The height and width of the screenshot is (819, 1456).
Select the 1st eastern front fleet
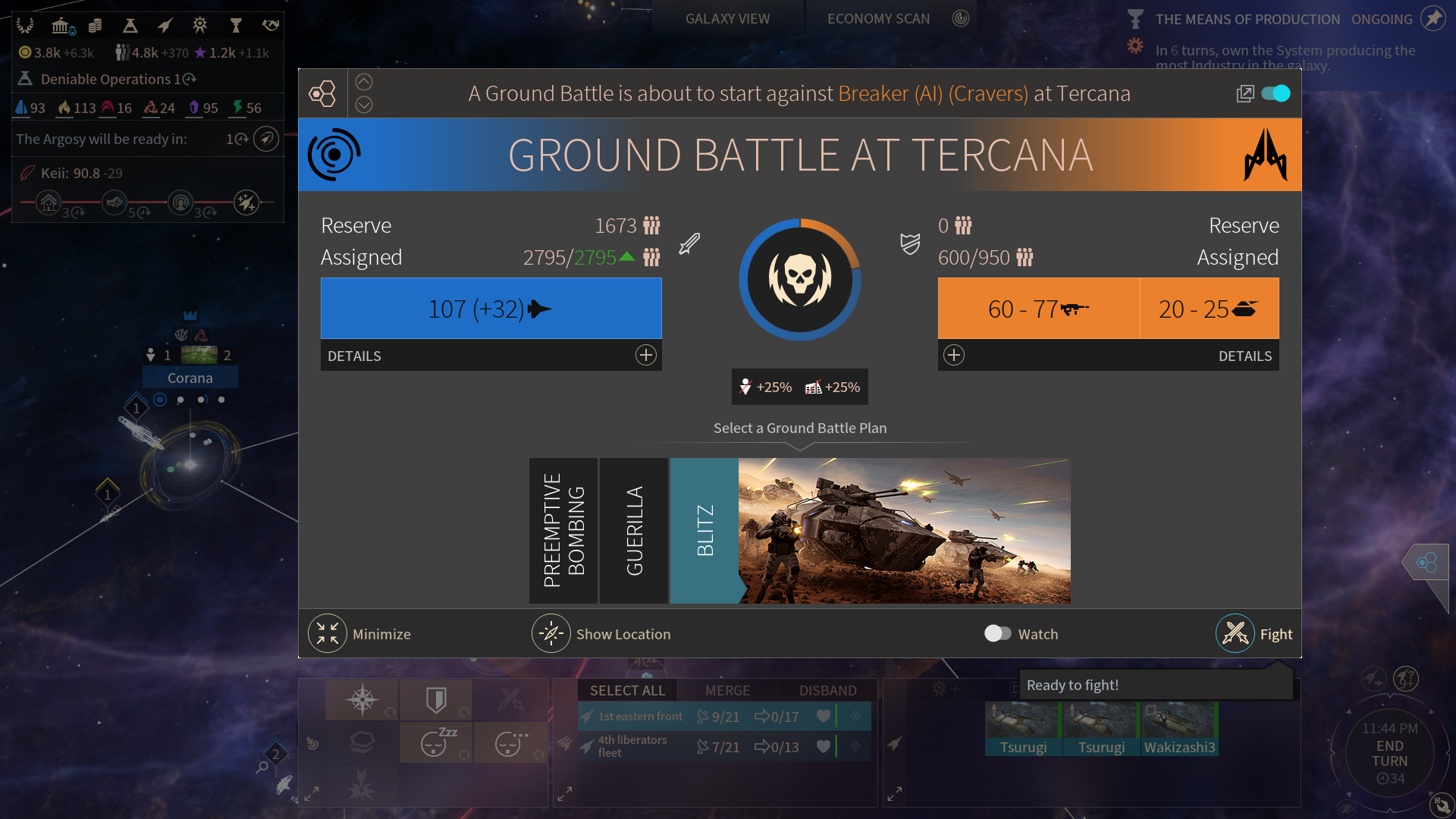[640, 717]
